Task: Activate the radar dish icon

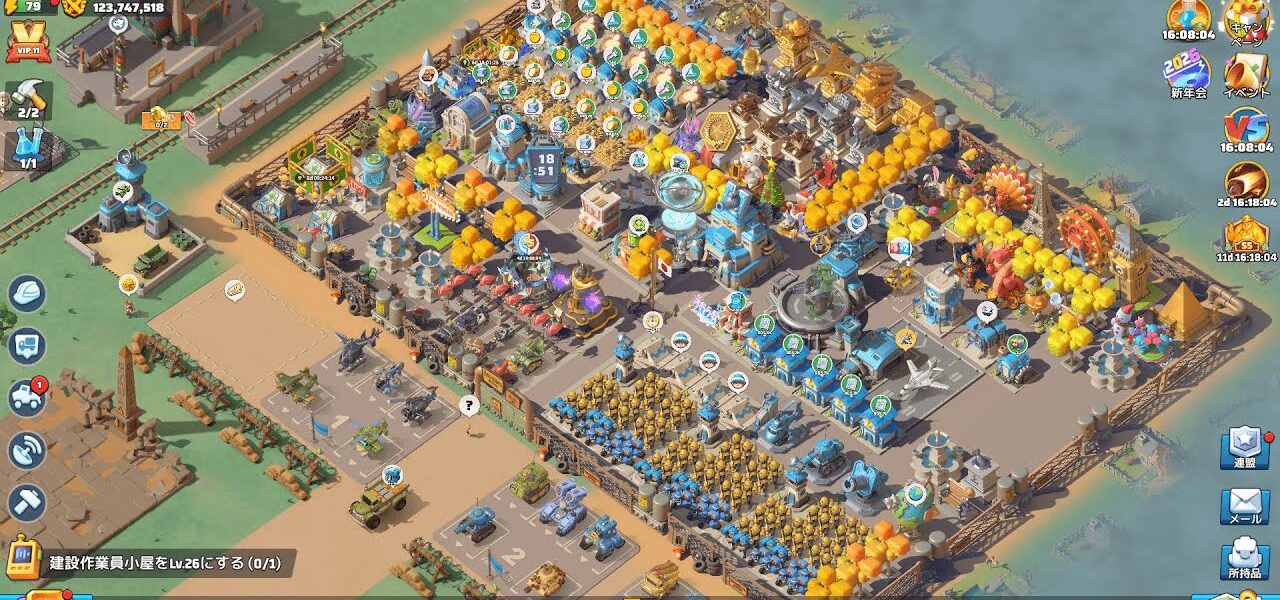Action: point(27,450)
